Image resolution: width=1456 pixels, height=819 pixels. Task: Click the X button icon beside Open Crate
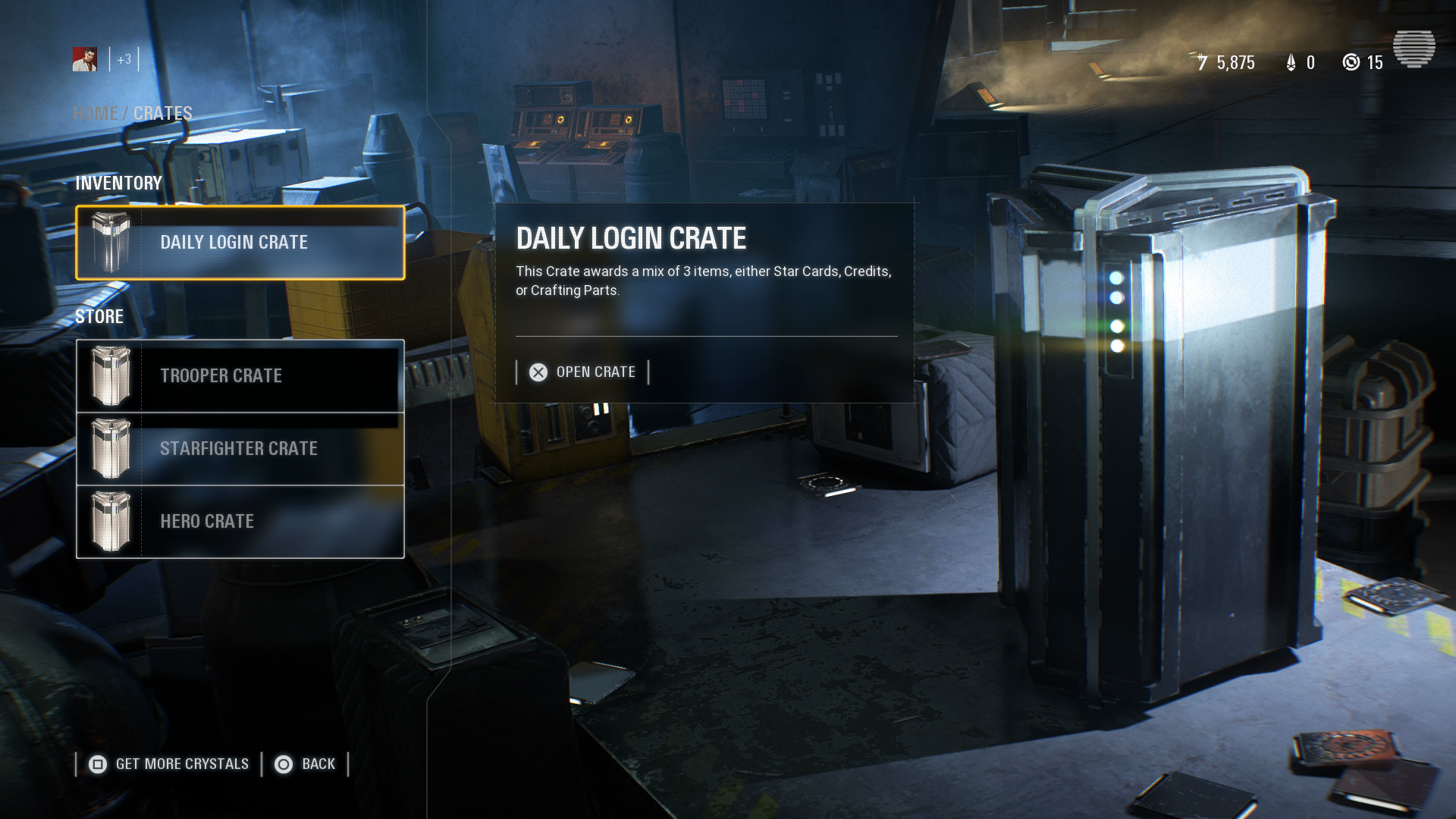coord(538,372)
